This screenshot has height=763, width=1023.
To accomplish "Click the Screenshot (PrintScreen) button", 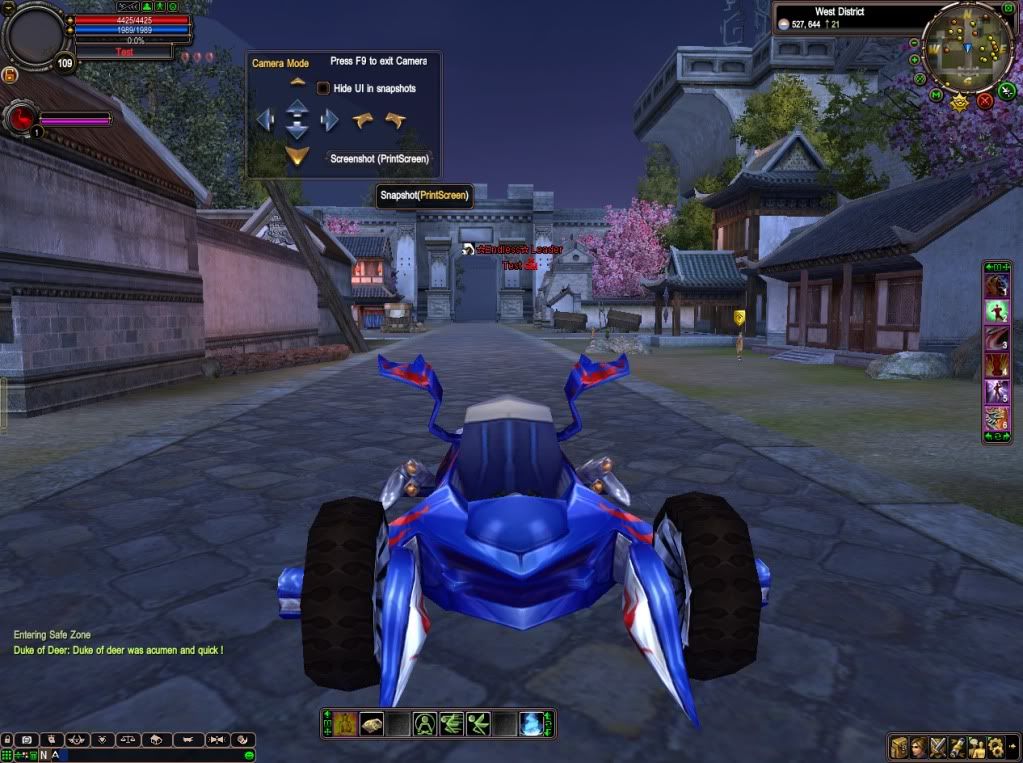I will pyautogui.click(x=380, y=158).
